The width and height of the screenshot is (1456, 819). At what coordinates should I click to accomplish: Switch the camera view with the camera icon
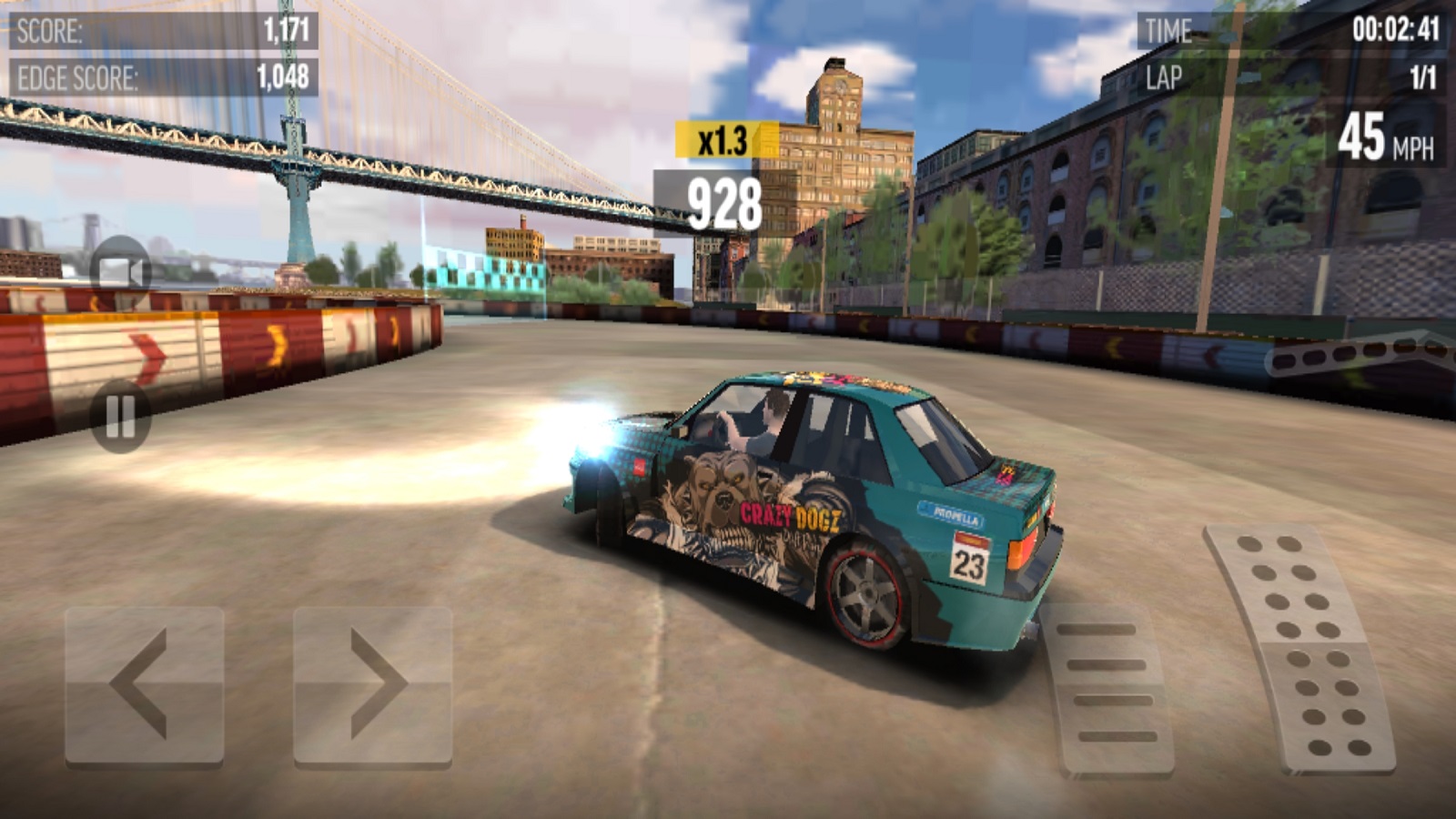coord(121,270)
